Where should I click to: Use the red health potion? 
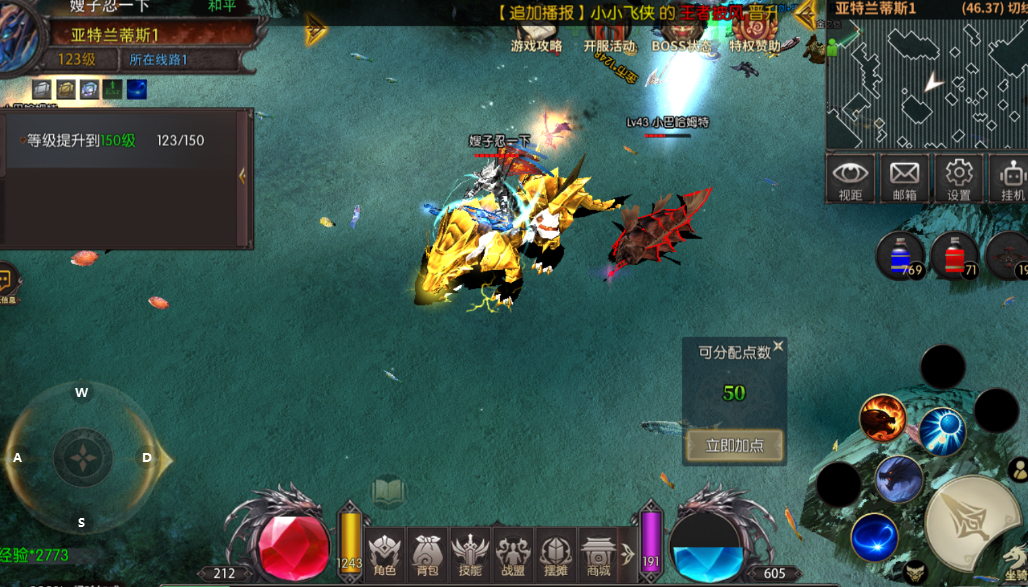pyautogui.click(x=954, y=255)
